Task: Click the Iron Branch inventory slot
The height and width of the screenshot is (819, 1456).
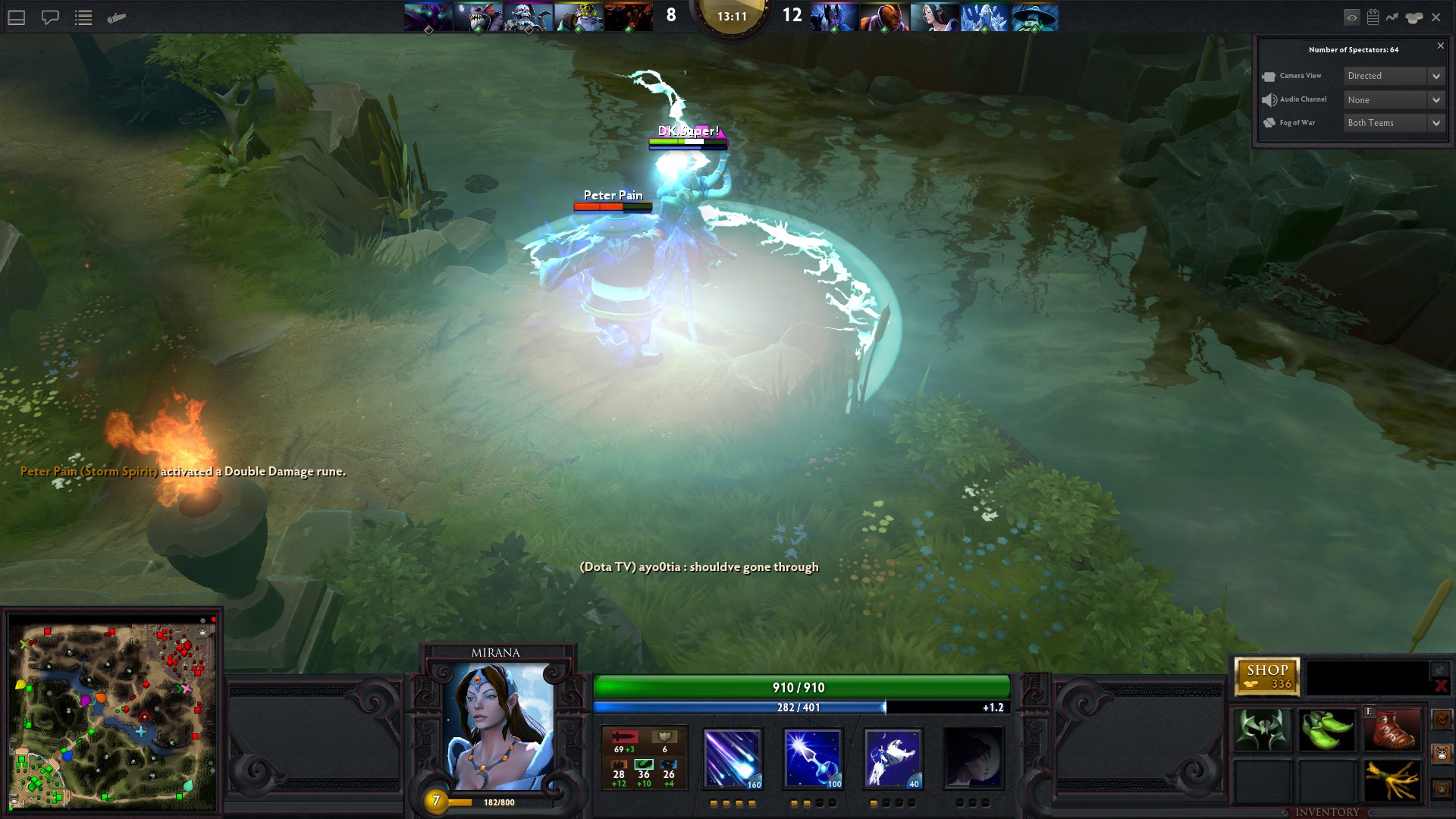Action: pos(1392,780)
